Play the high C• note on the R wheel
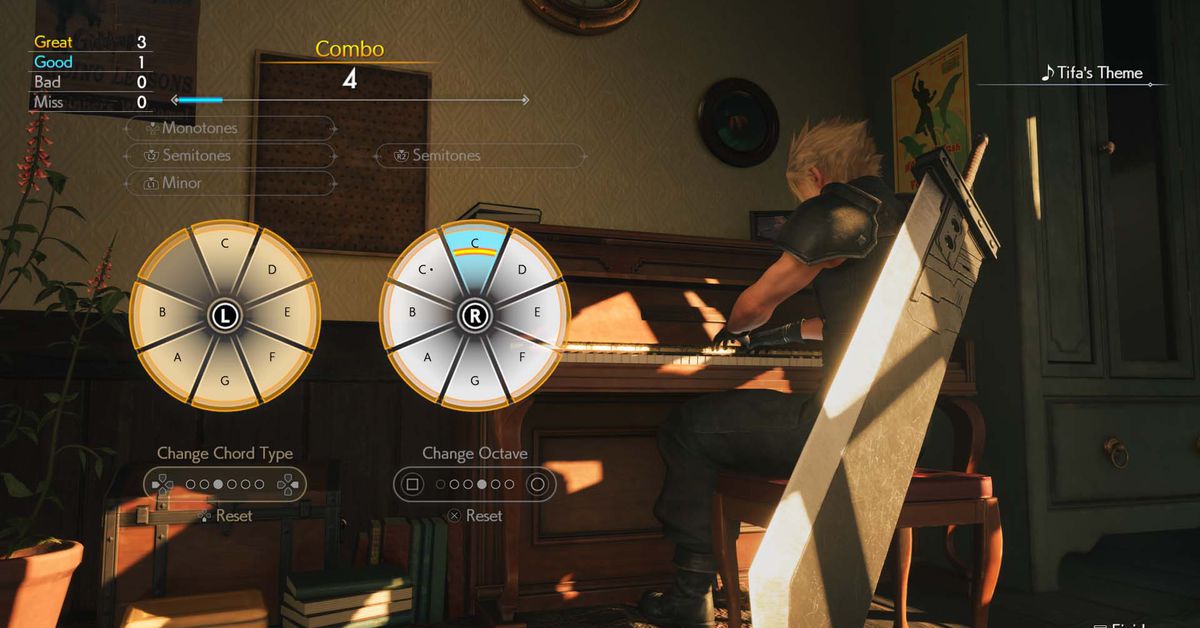The image size is (1200, 628). pos(426,270)
